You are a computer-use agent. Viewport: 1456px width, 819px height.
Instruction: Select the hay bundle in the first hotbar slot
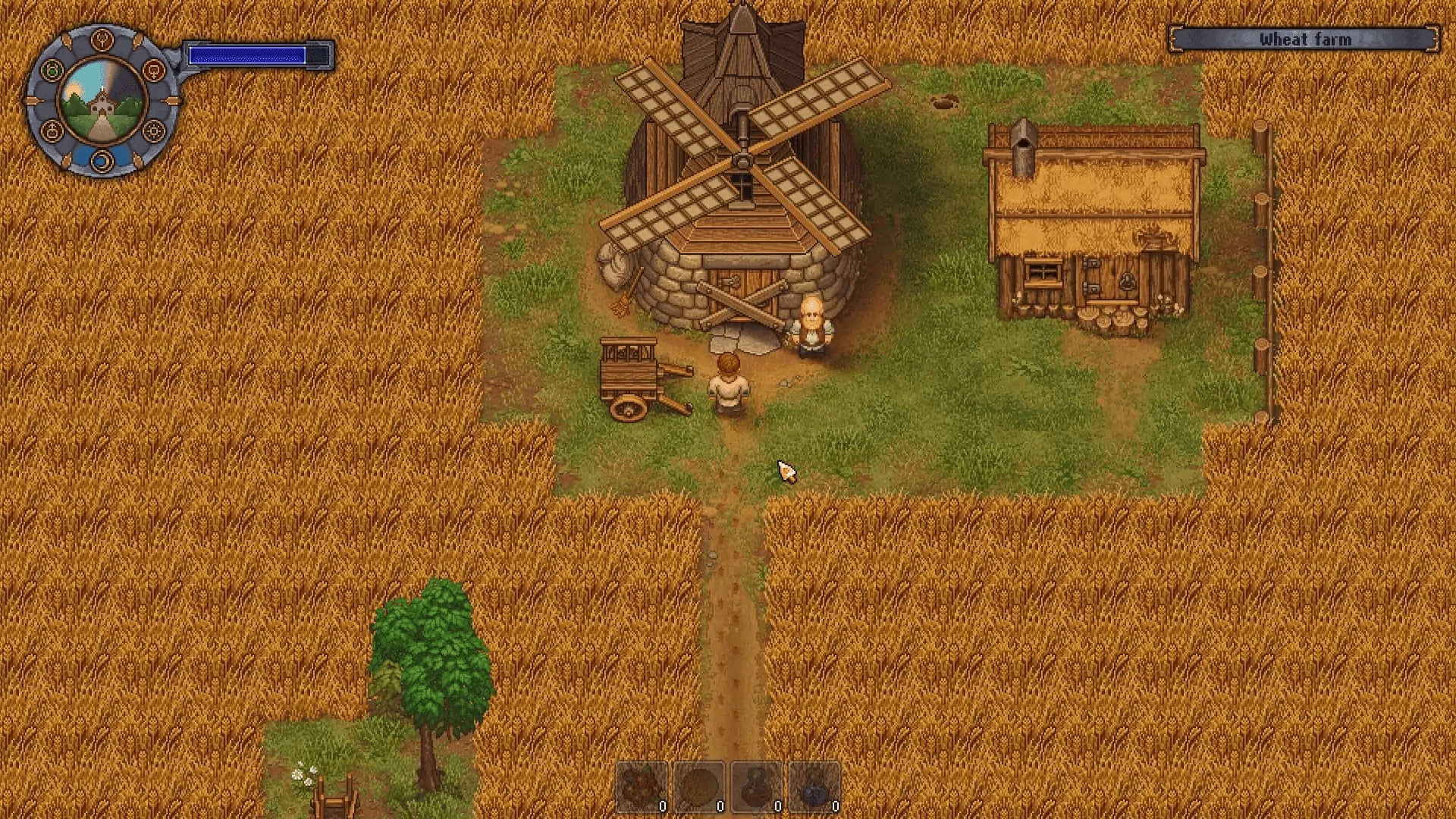[643, 785]
